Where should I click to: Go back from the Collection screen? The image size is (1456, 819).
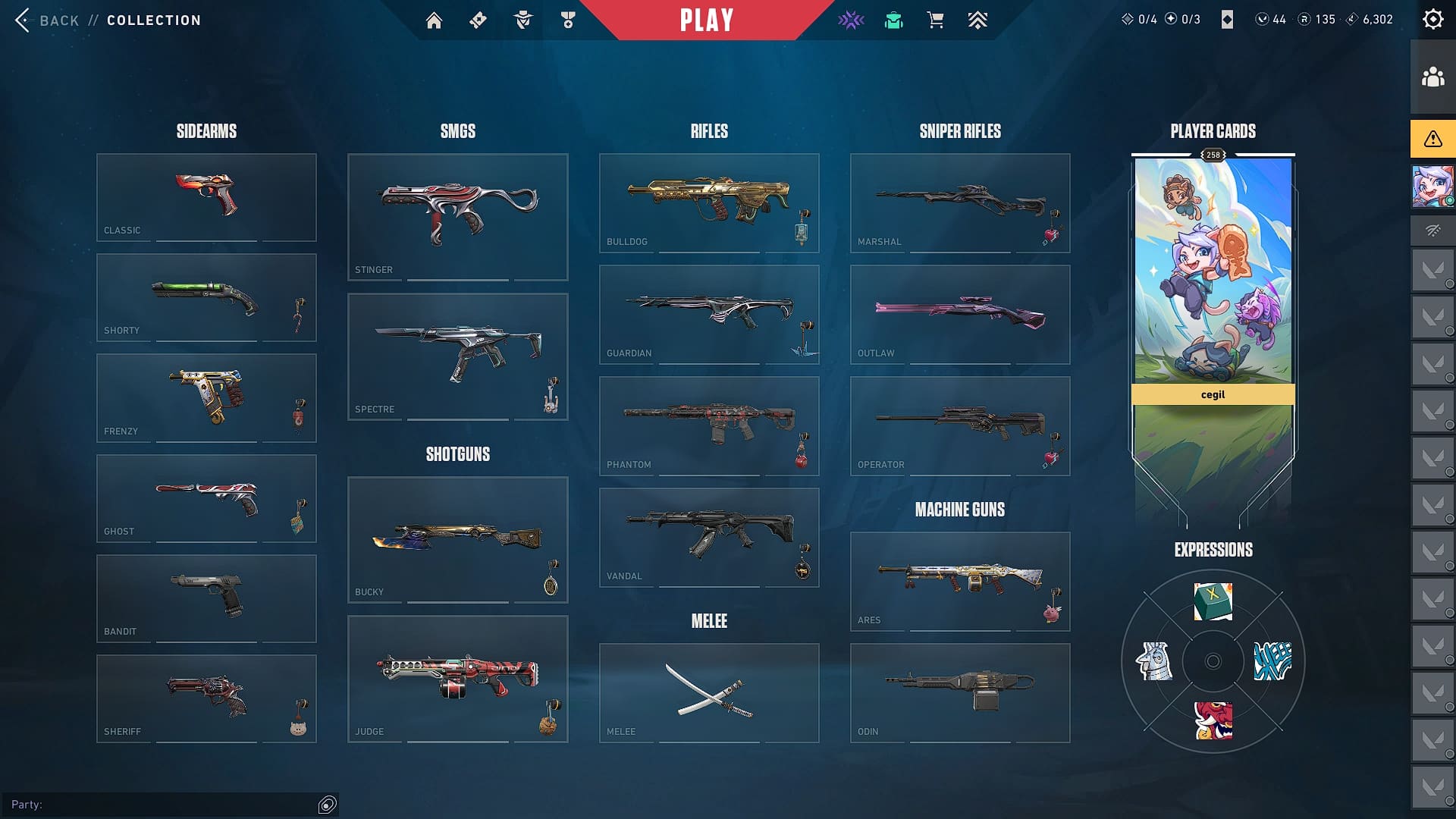pos(47,20)
